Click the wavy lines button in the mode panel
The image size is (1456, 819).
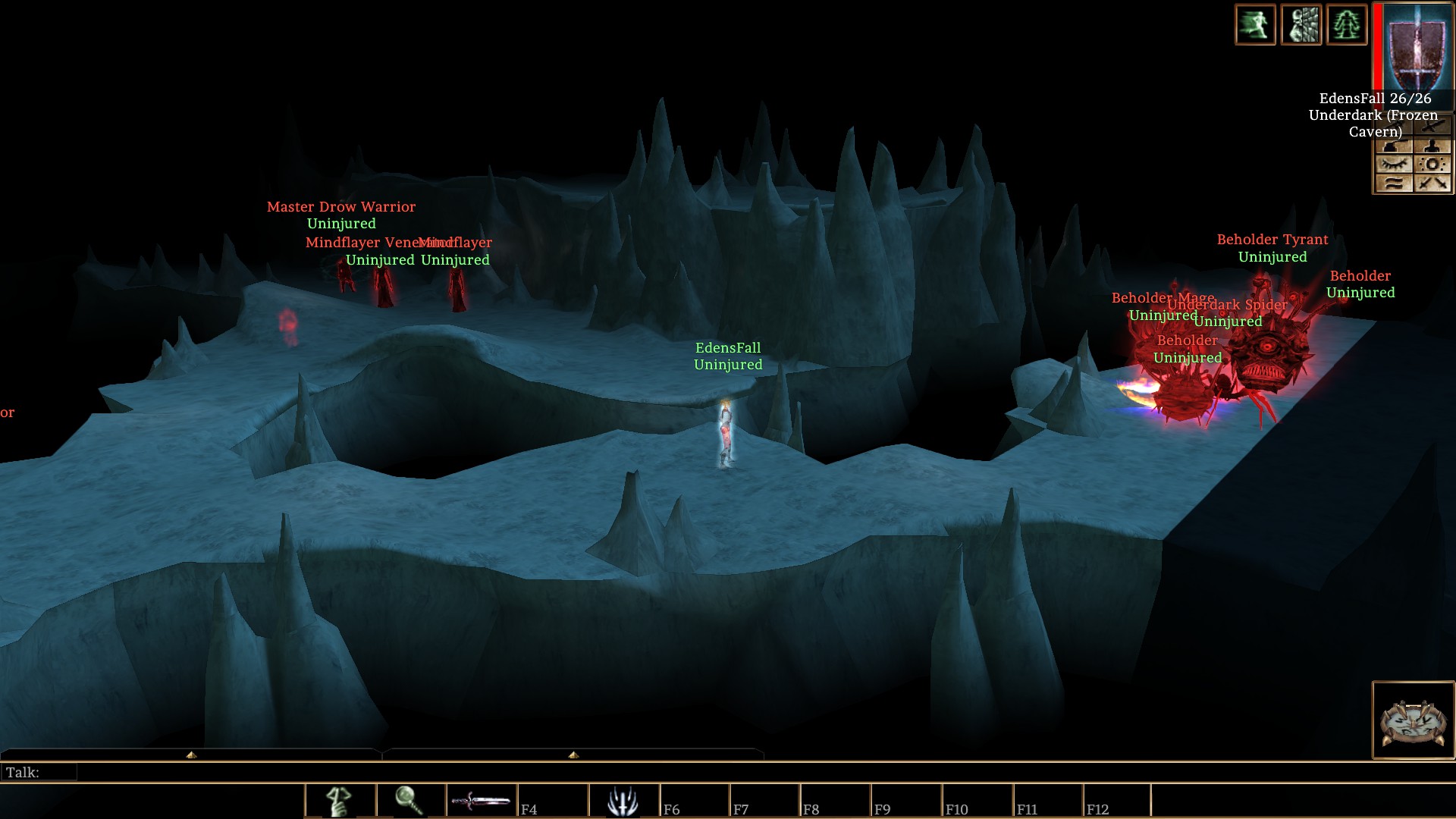coord(1394,184)
